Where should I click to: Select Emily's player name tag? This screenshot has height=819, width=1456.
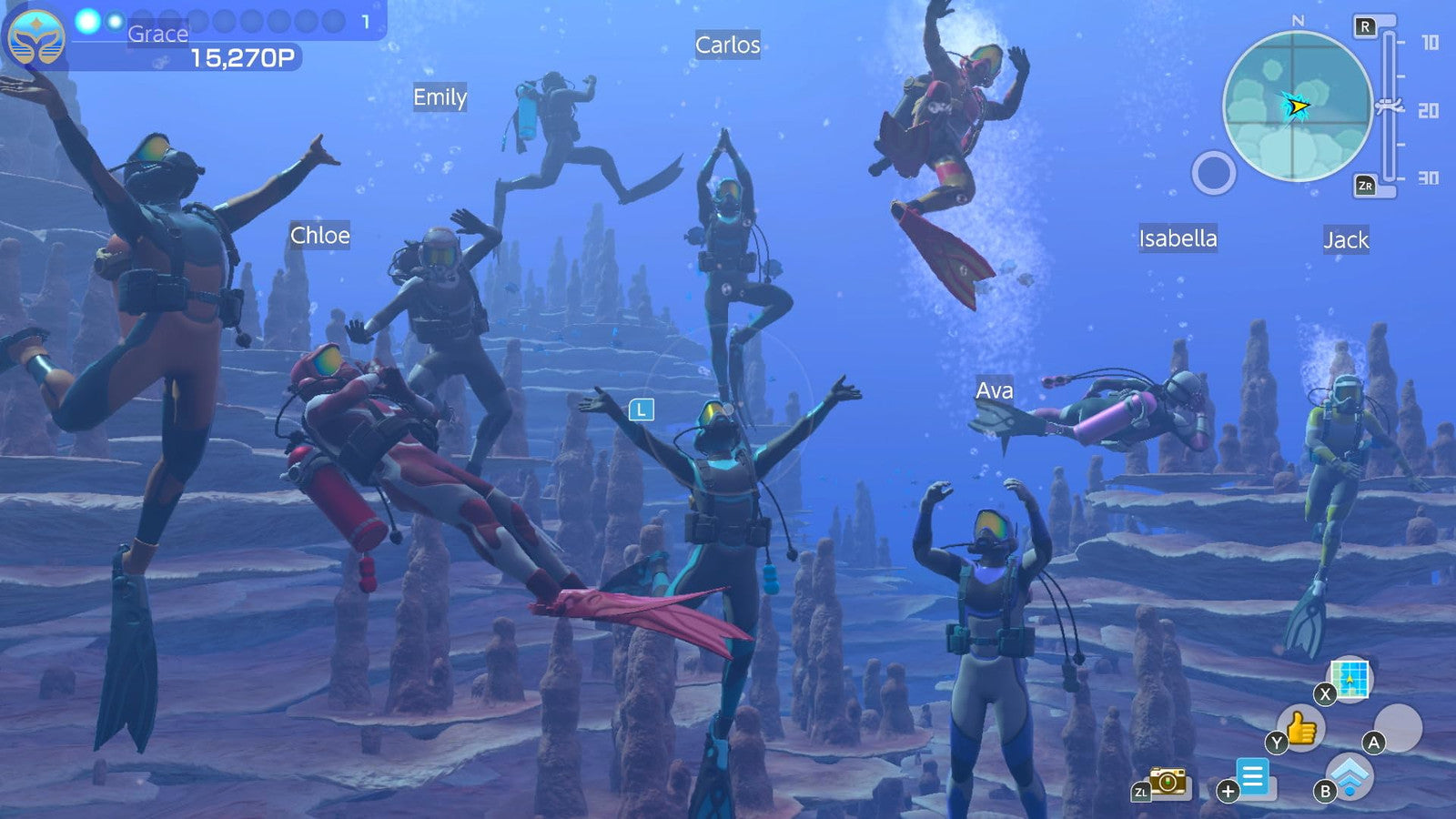(x=440, y=97)
